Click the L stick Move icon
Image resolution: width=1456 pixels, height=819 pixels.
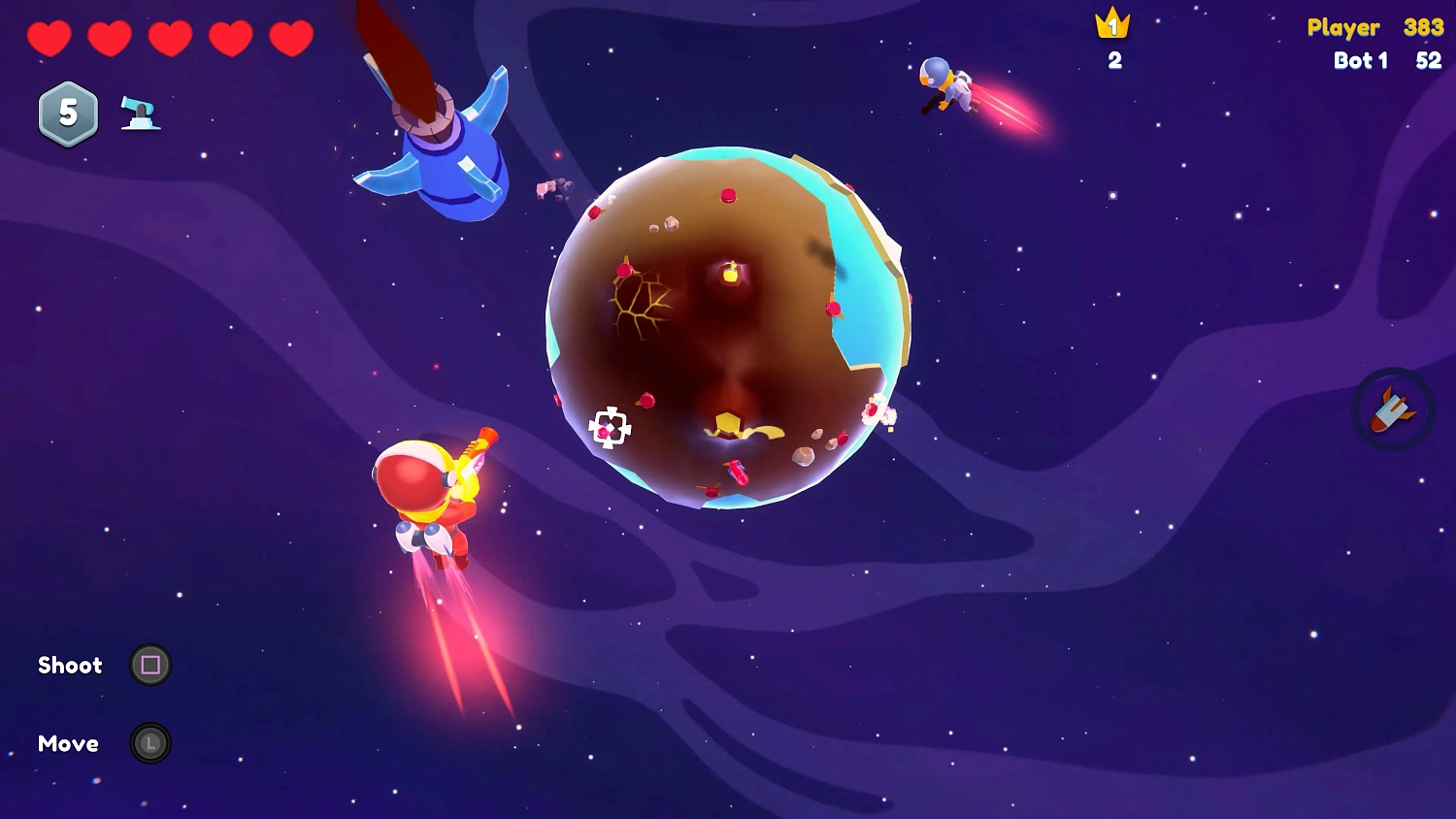[x=150, y=743]
